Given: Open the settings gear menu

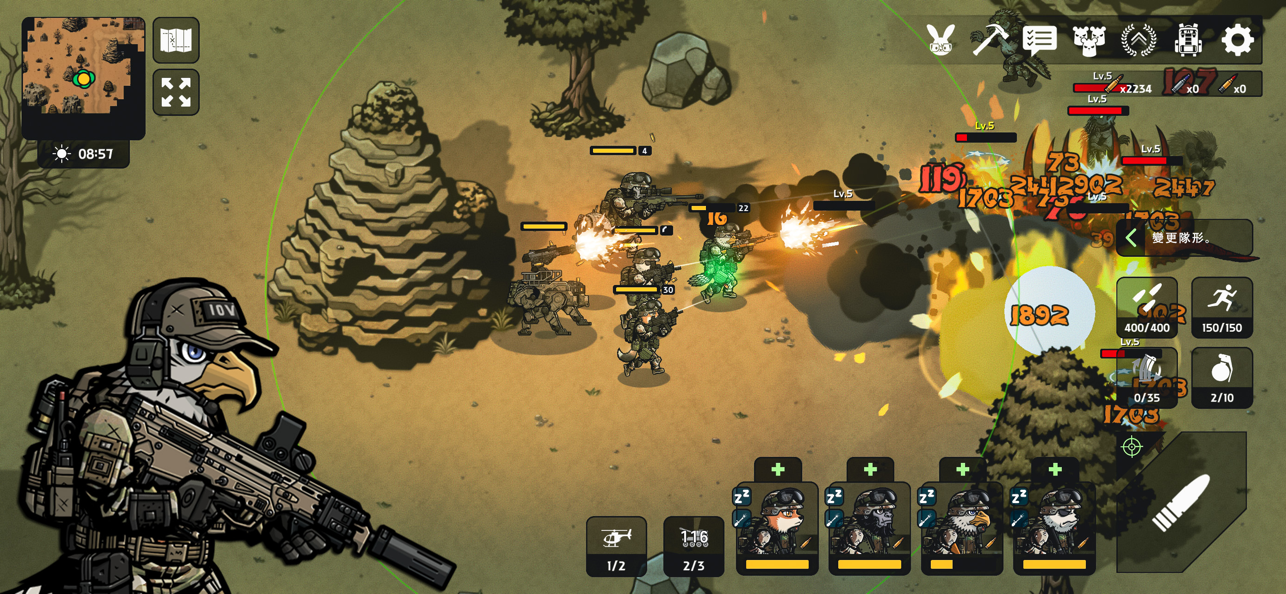Looking at the screenshot, I should (1237, 40).
